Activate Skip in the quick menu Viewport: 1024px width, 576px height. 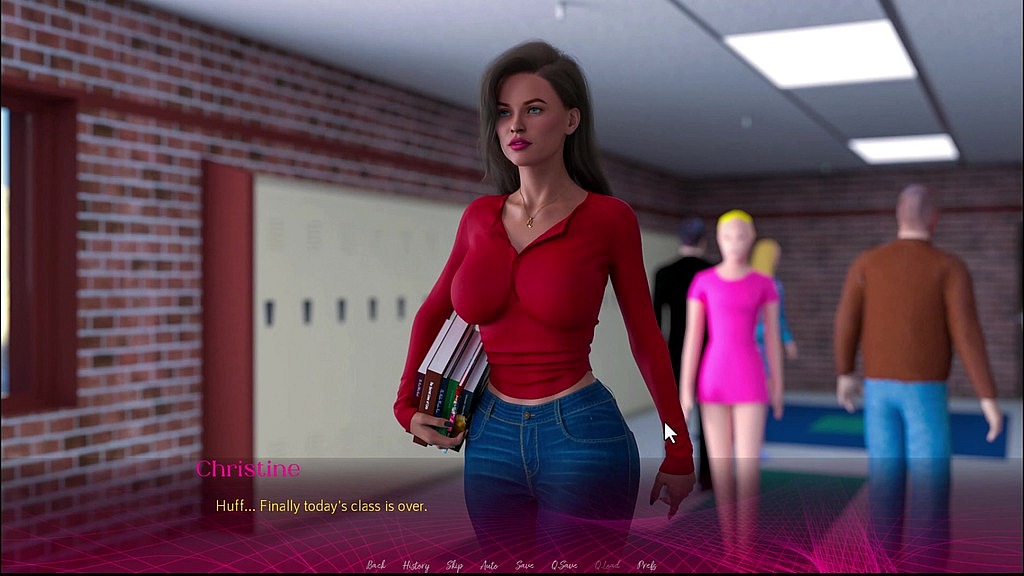click(454, 565)
